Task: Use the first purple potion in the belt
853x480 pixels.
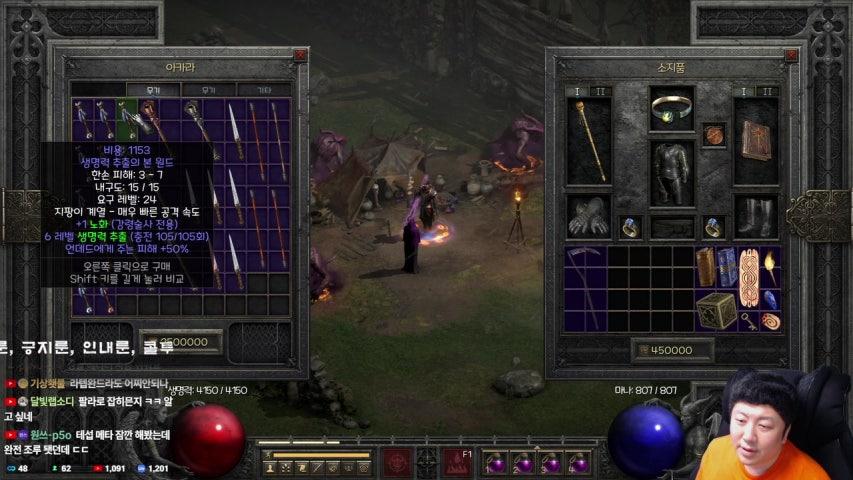Action: pyautogui.click(x=495, y=463)
